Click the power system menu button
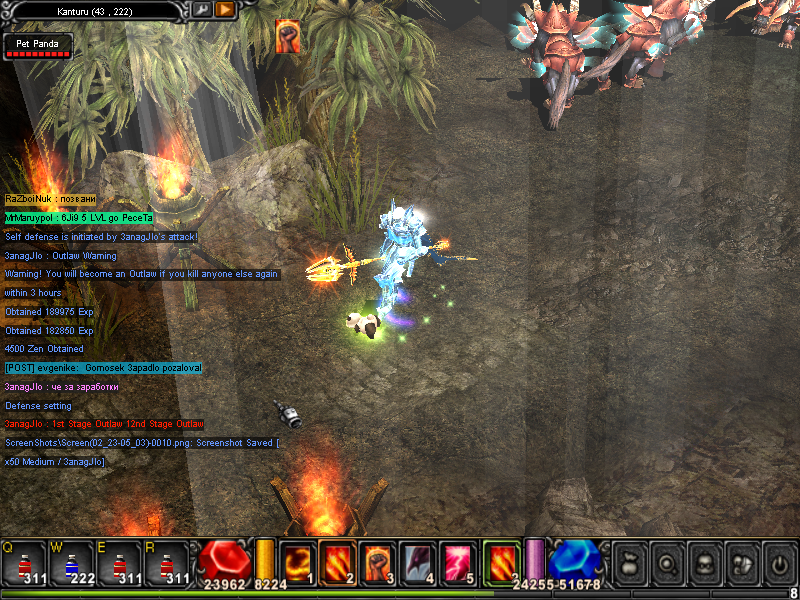This screenshot has width=800, height=600. 779,561
